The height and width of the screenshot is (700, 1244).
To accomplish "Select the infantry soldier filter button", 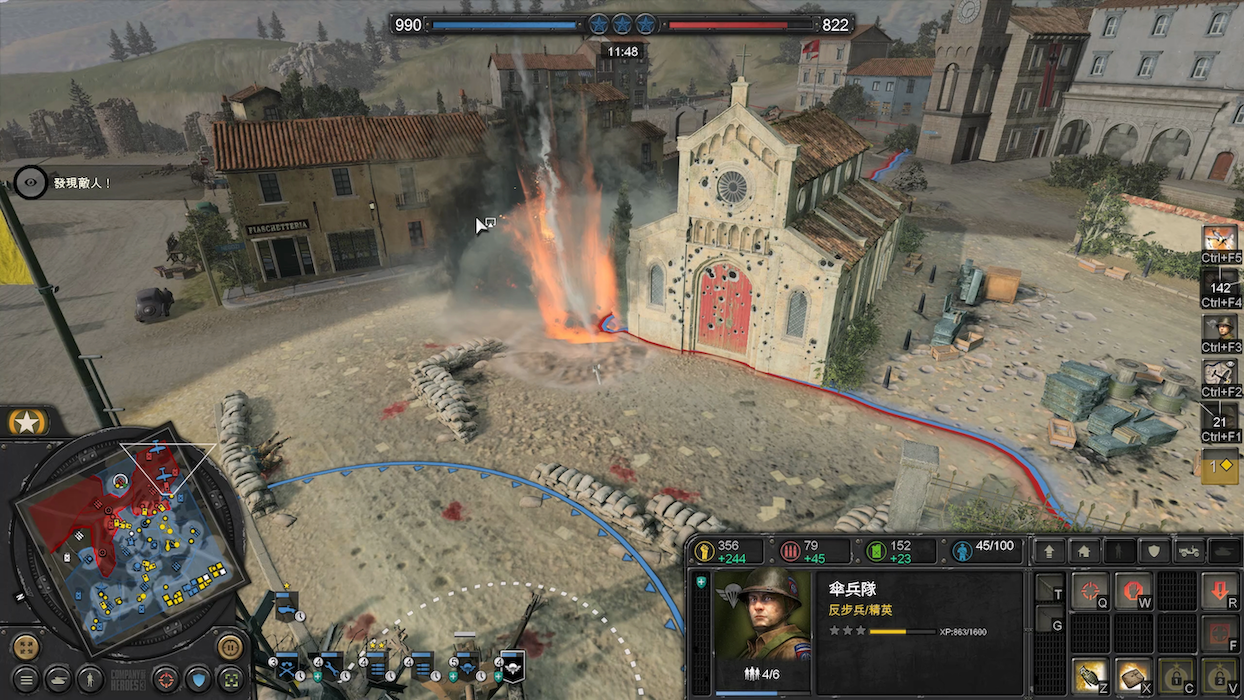I will [x=90, y=679].
